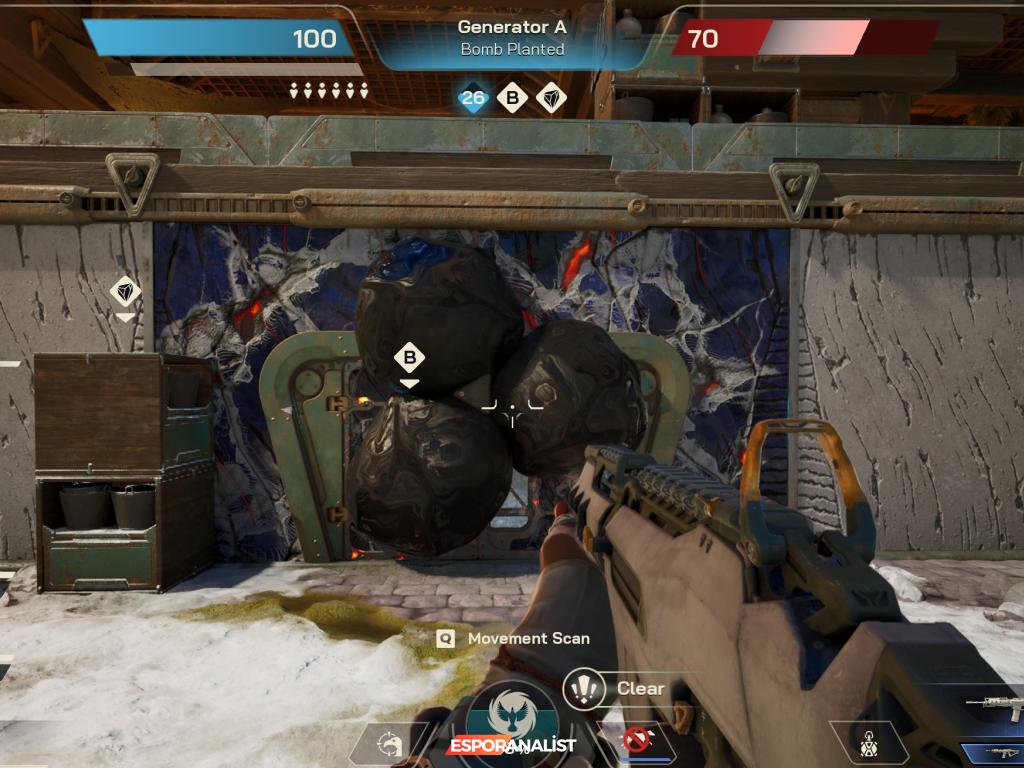Select the B waypoint marker on the door
Image resolution: width=1024 pixels, height=768 pixels.
[409, 358]
